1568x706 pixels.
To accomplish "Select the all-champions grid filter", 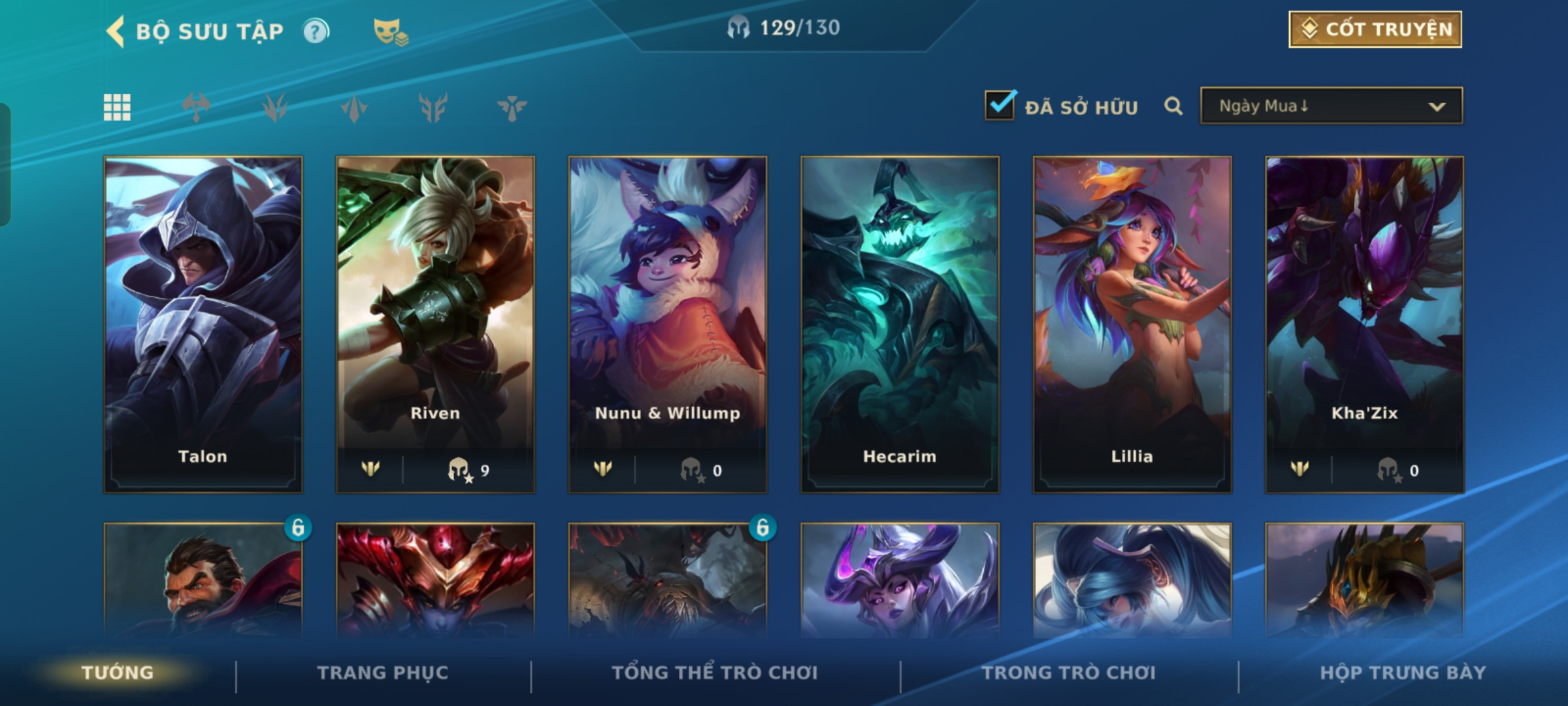I will 117,107.
